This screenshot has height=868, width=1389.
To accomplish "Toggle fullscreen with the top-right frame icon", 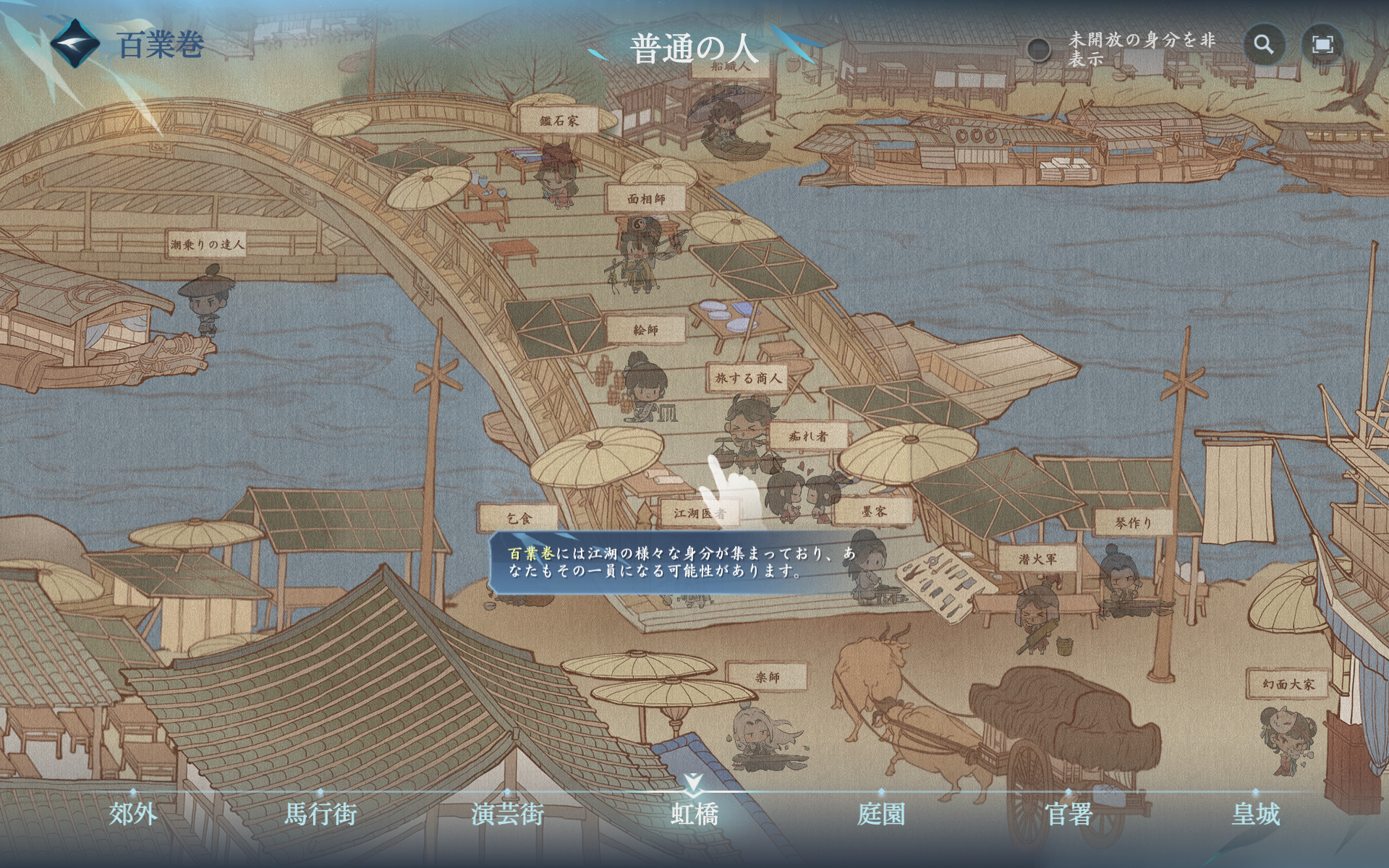I will click(1323, 48).
